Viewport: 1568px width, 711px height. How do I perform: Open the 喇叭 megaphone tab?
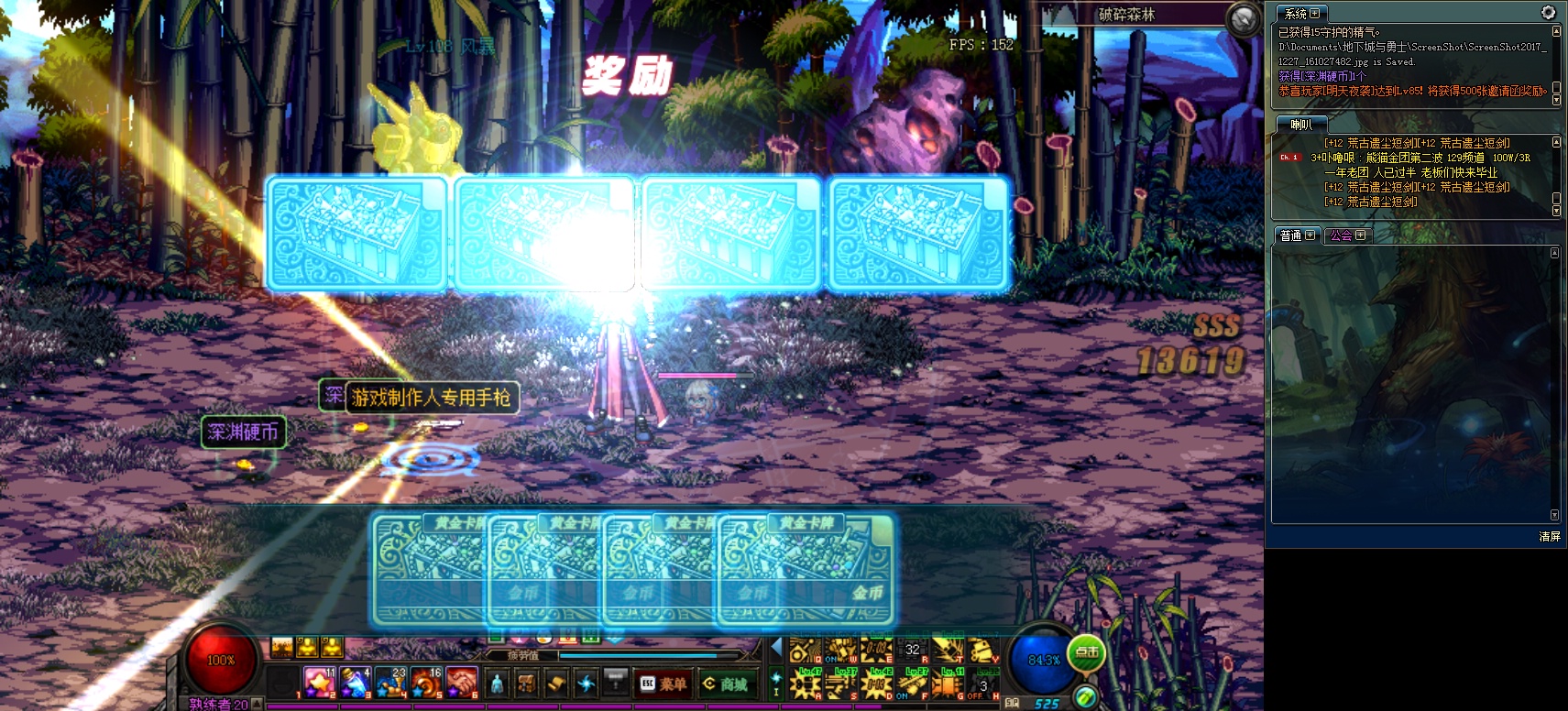1301,125
